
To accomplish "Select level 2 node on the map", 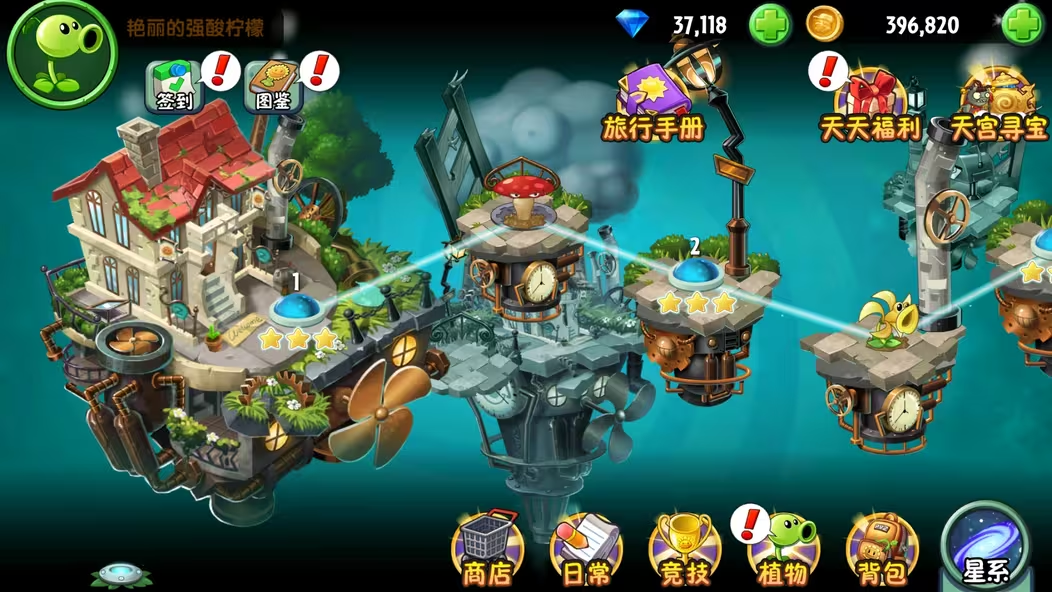I will [695, 272].
